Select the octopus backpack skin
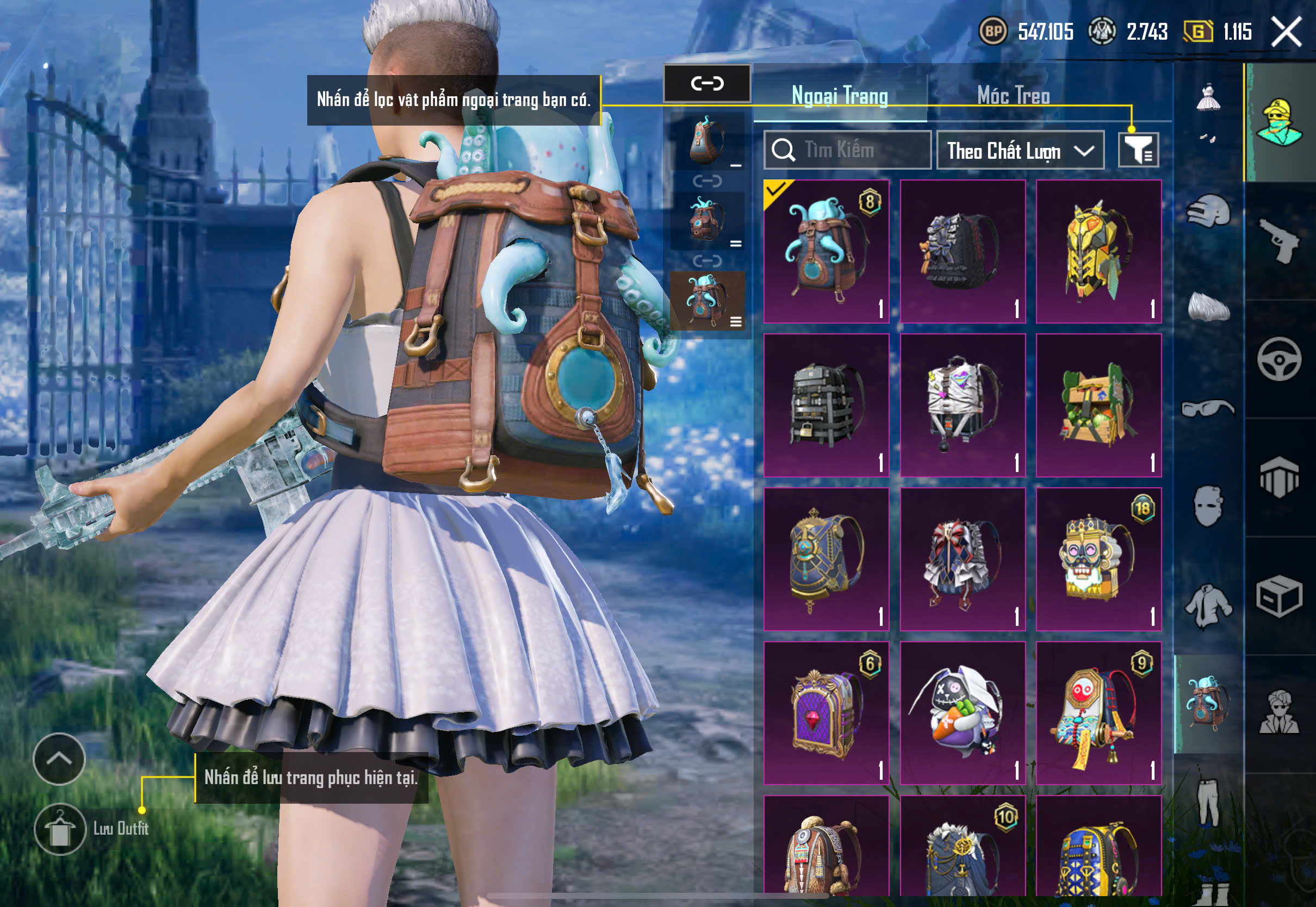Screen dimensions: 1316x907 (x=826, y=252)
